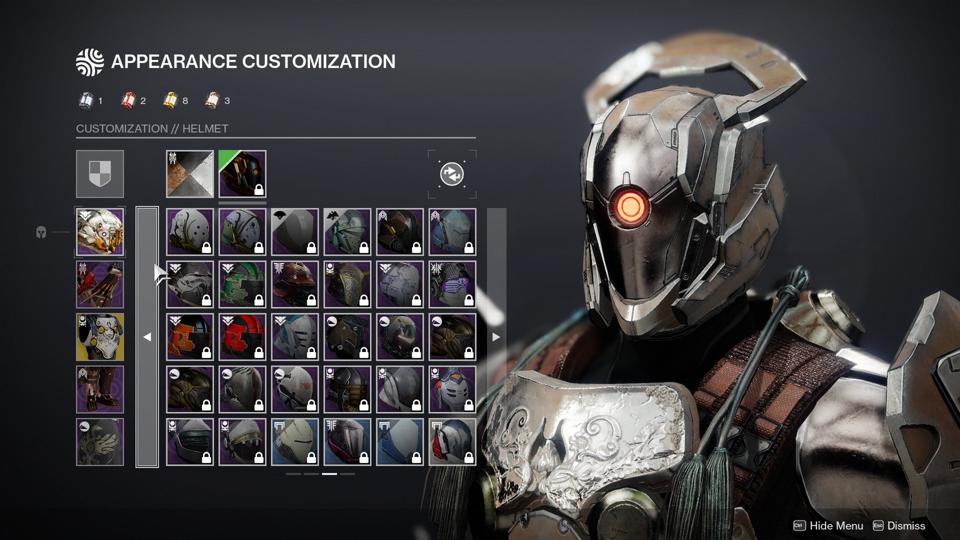The image size is (960, 540).
Task: Choose the yellow-framed chest armor slot
Action: point(100,337)
